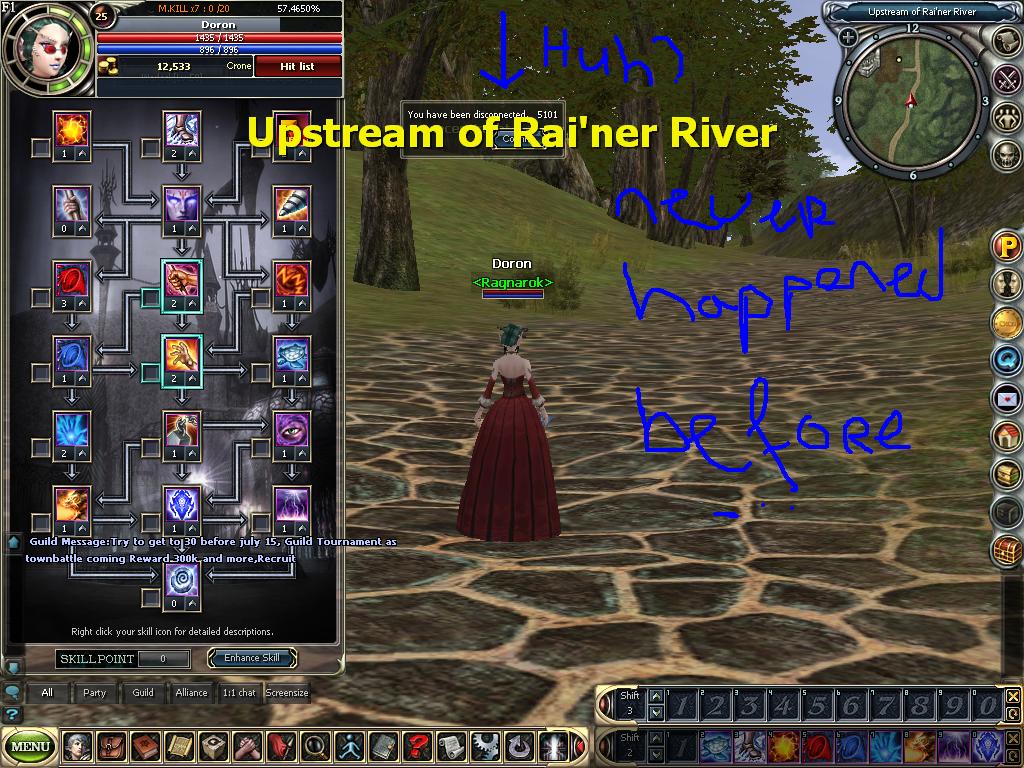The height and width of the screenshot is (768, 1024).
Task: Open the orange P button on the right edge
Action: click(x=1006, y=246)
